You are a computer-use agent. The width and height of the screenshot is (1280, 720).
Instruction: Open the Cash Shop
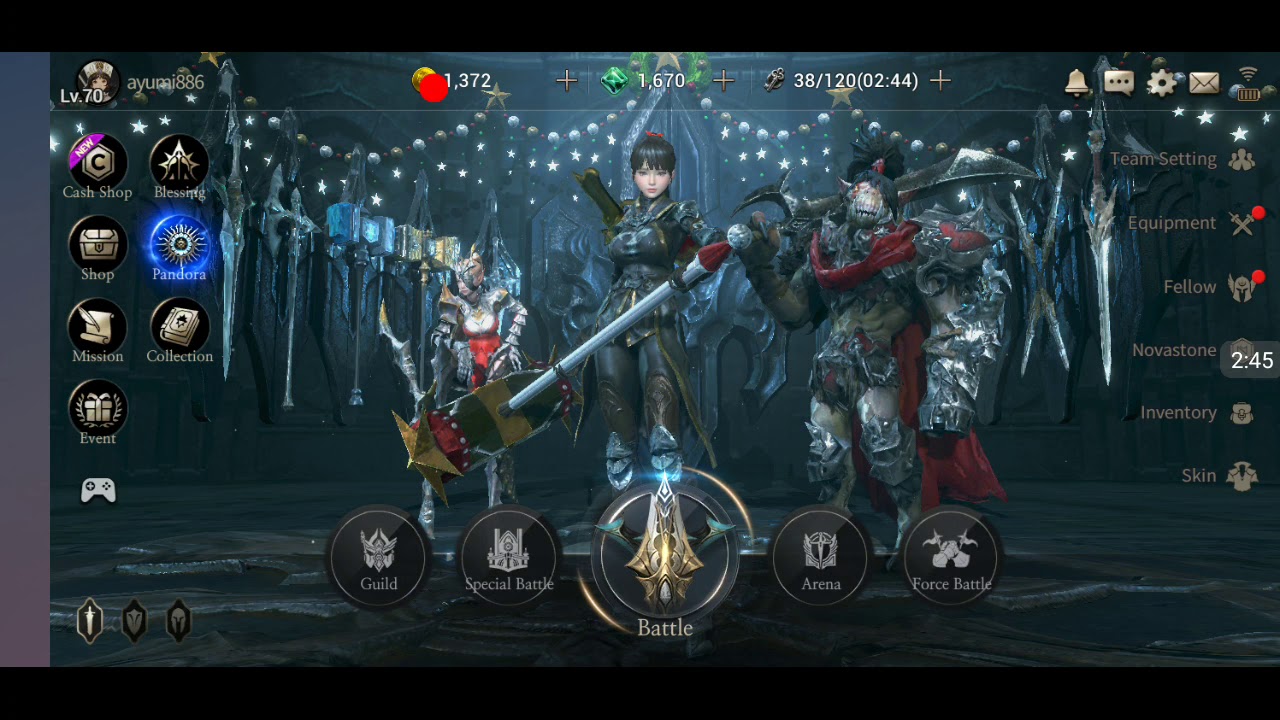97,165
